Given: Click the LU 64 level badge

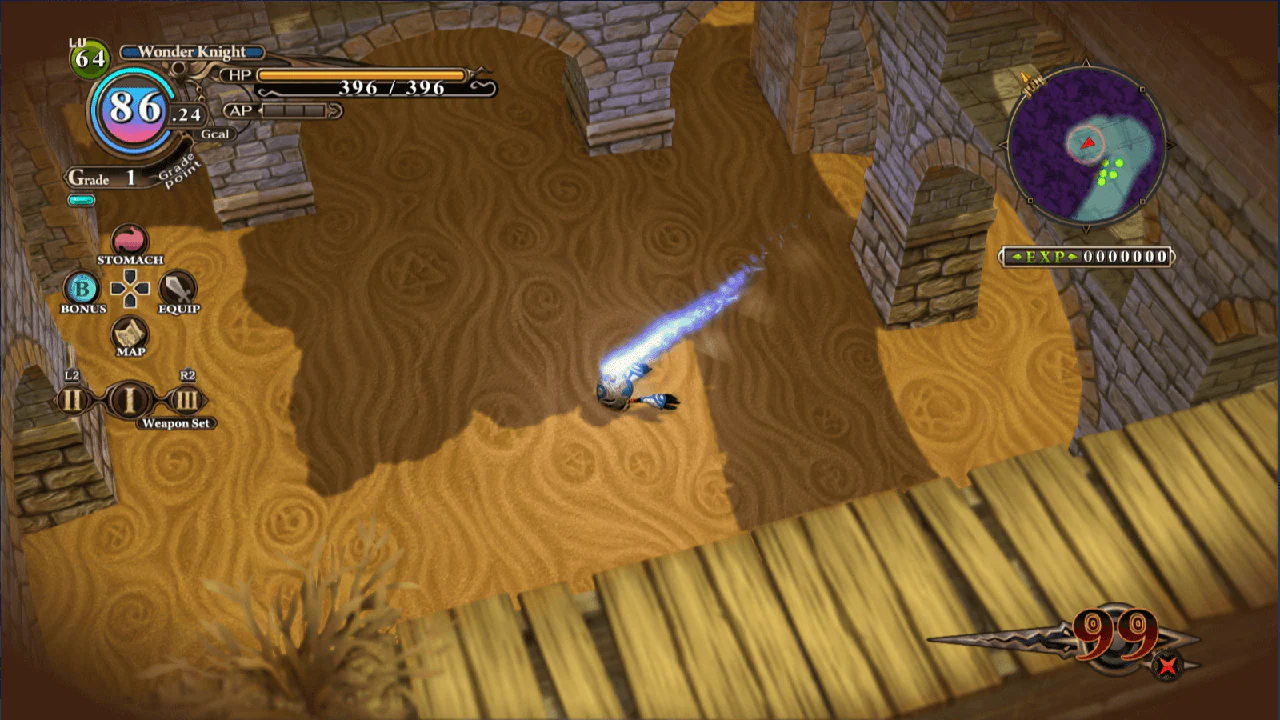Looking at the screenshot, I should click(91, 56).
